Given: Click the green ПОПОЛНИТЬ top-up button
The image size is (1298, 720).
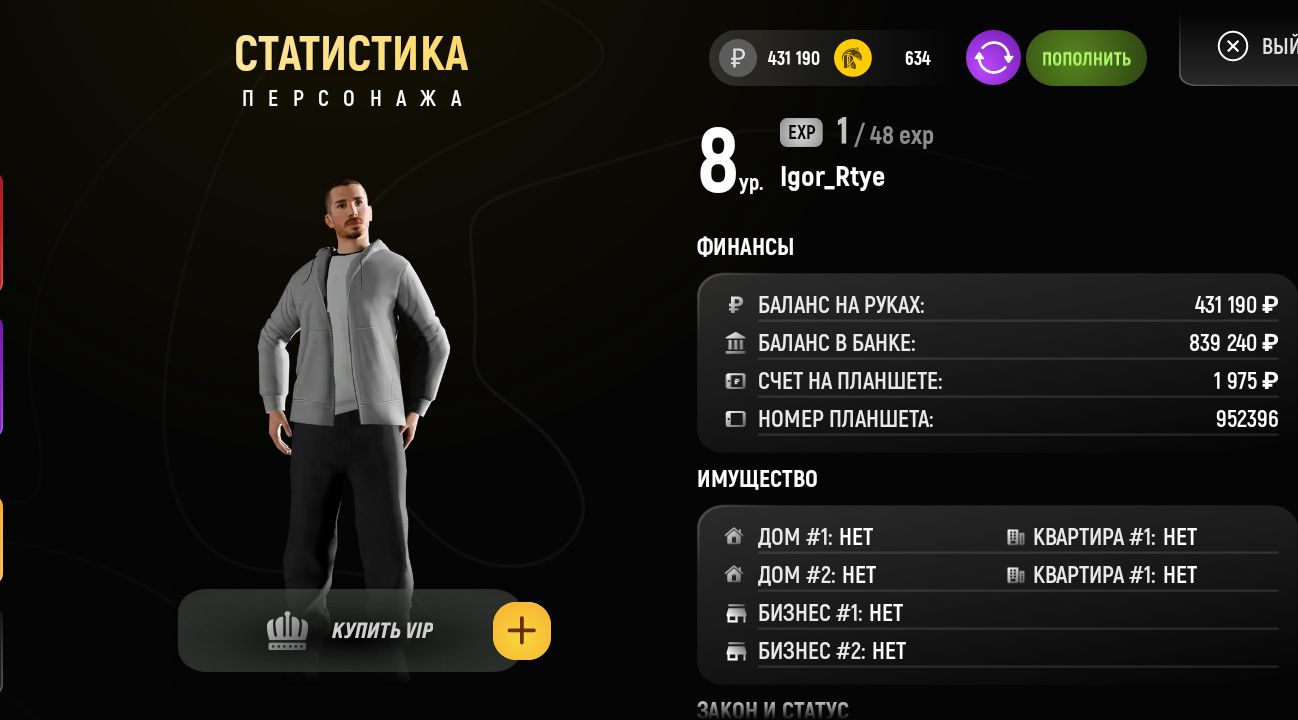Looking at the screenshot, I should (1086, 58).
